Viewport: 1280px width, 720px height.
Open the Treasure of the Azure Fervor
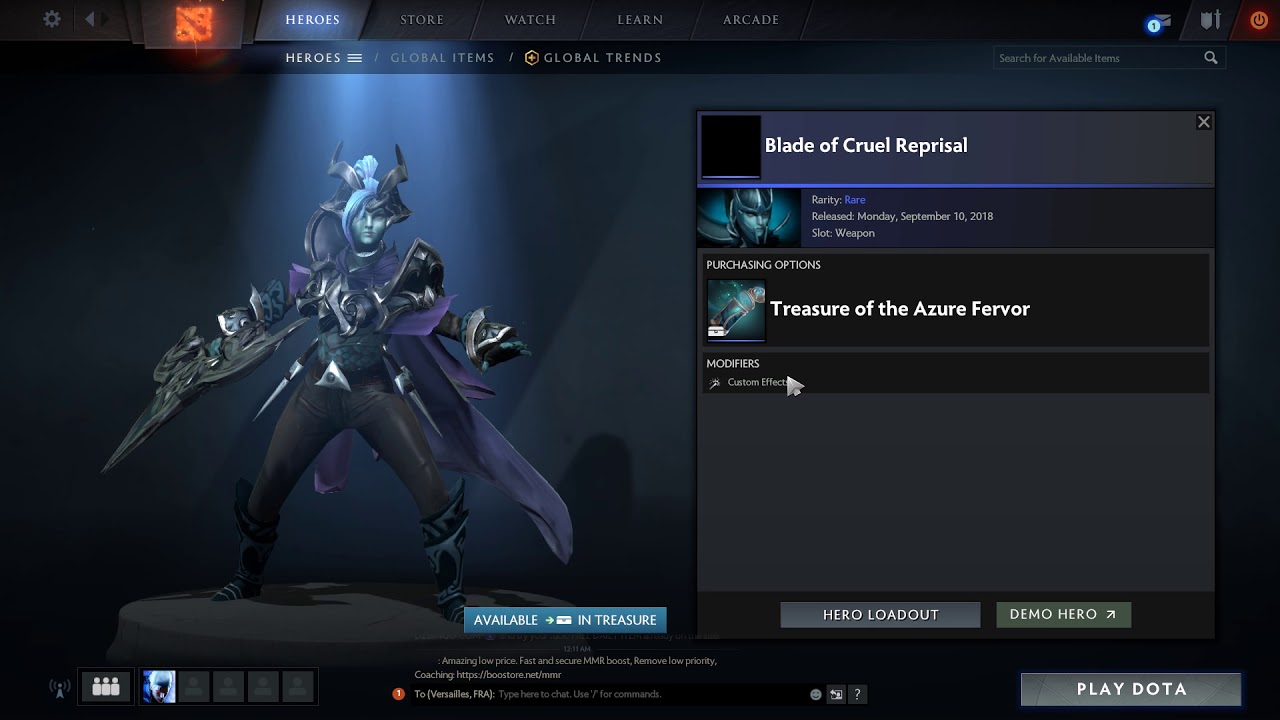click(899, 309)
